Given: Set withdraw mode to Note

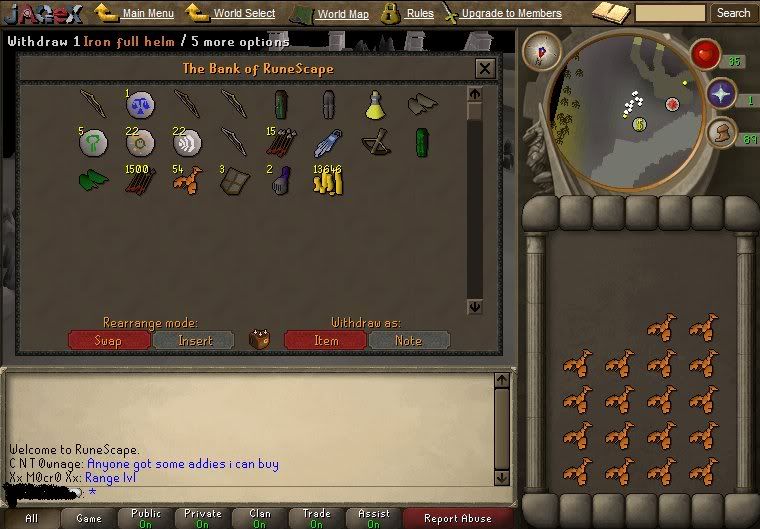Looking at the screenshot, I should click(x=408, y=341).
